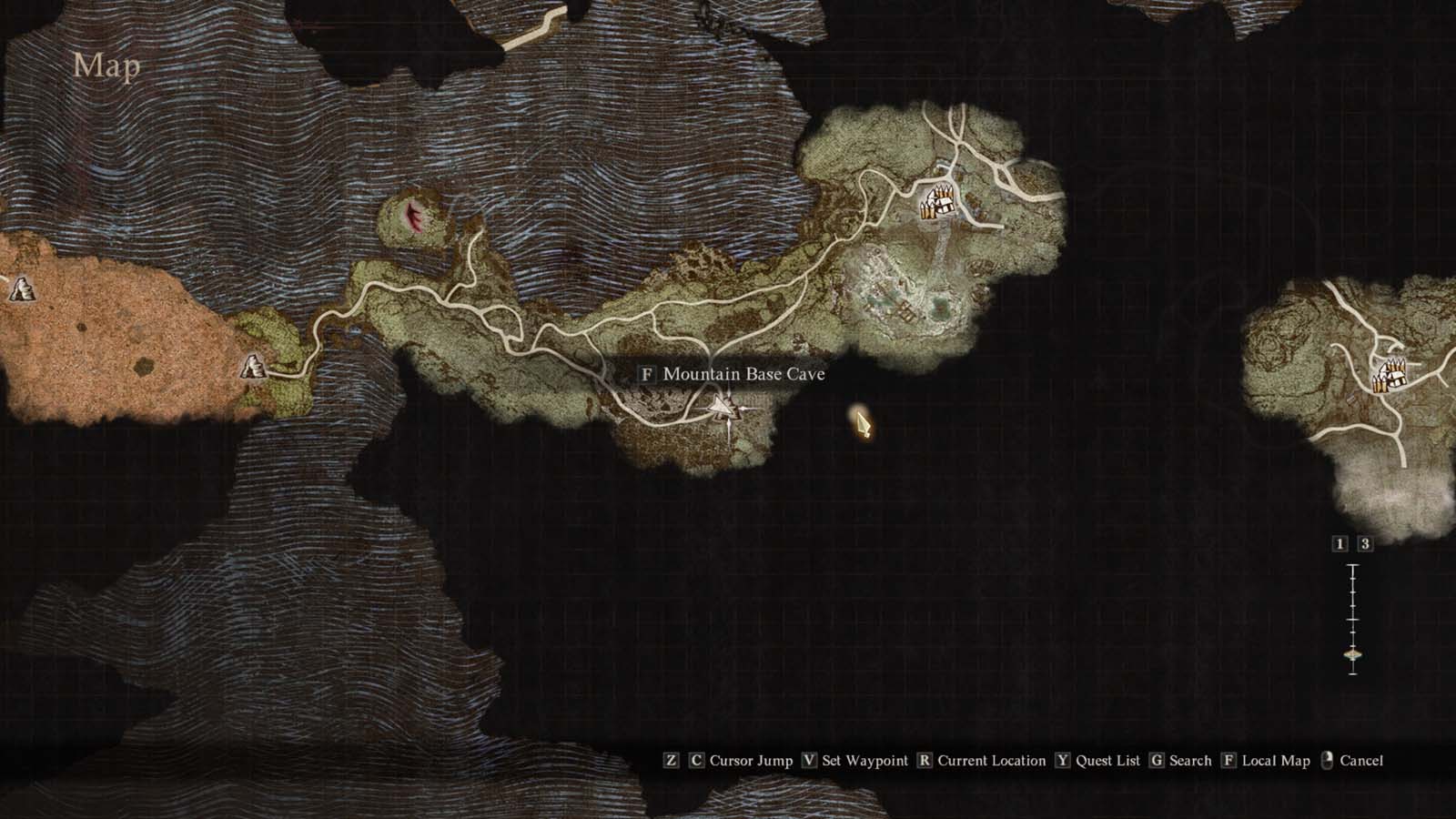Click the Z keycap in the command bar

[x=672, y=761]
